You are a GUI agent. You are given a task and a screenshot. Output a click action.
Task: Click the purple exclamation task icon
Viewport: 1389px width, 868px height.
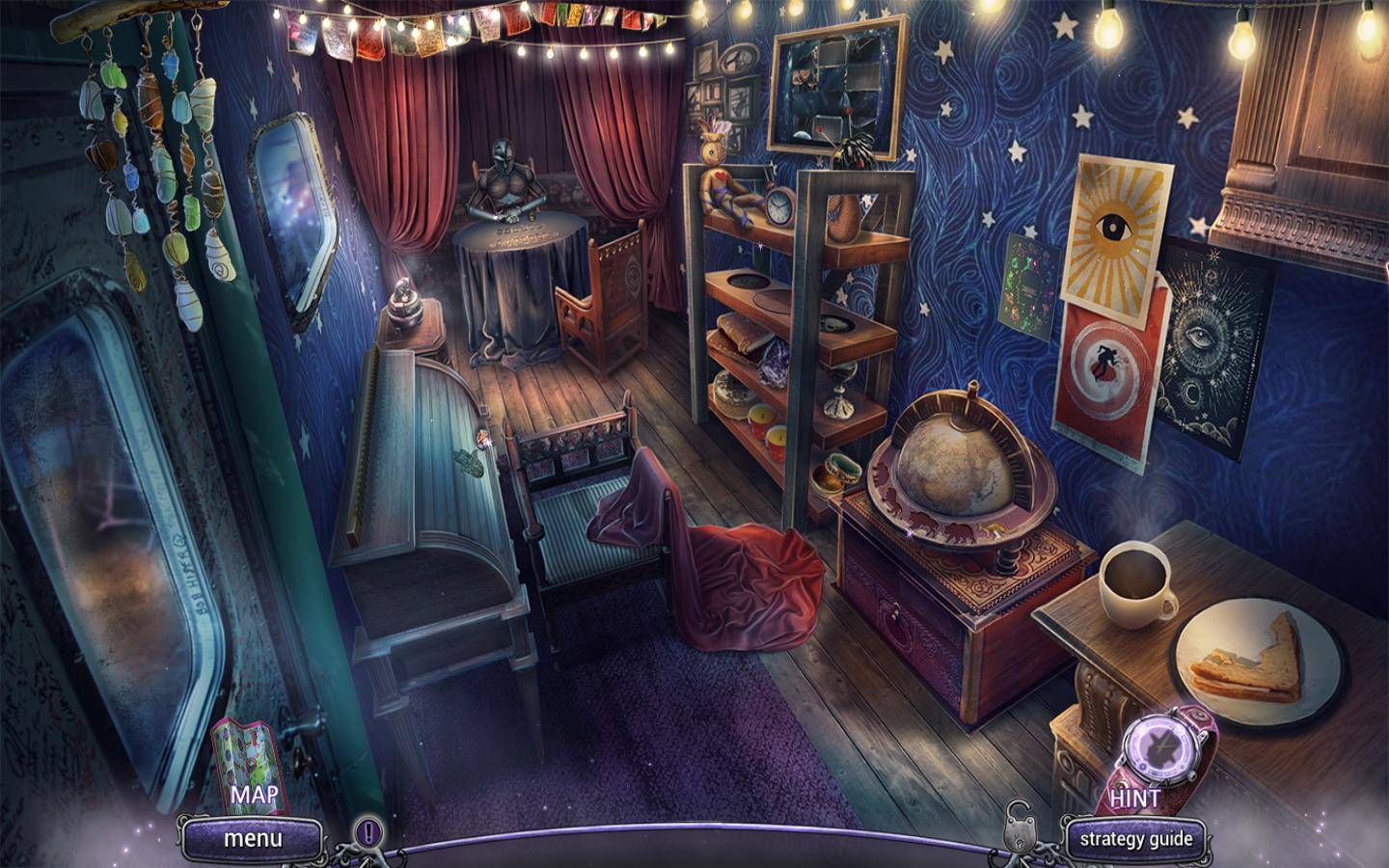click(x=367, y=830)
